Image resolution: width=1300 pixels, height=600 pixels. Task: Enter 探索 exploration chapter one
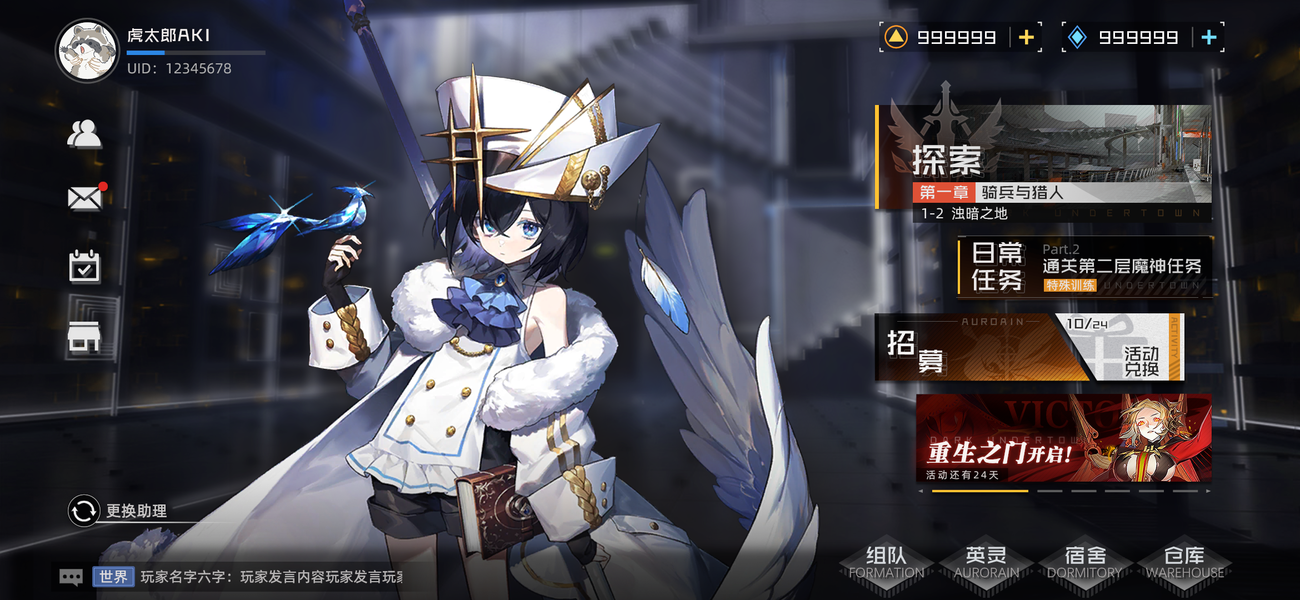(x=1043, y=162)
